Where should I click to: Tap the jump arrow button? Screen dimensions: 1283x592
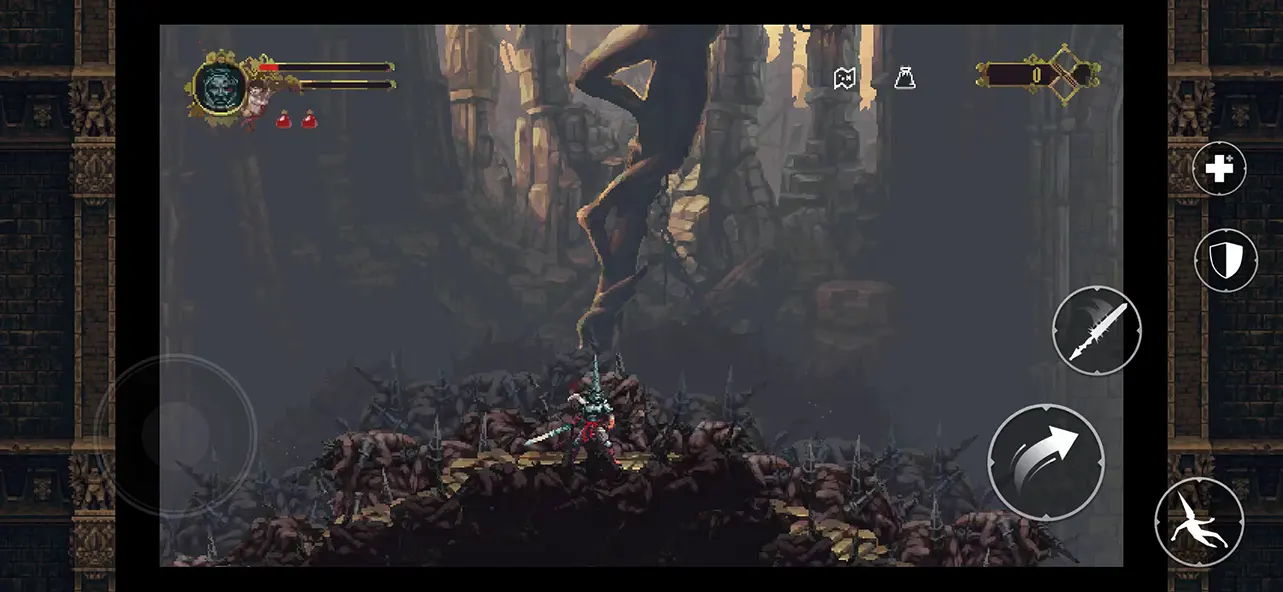1045,461
